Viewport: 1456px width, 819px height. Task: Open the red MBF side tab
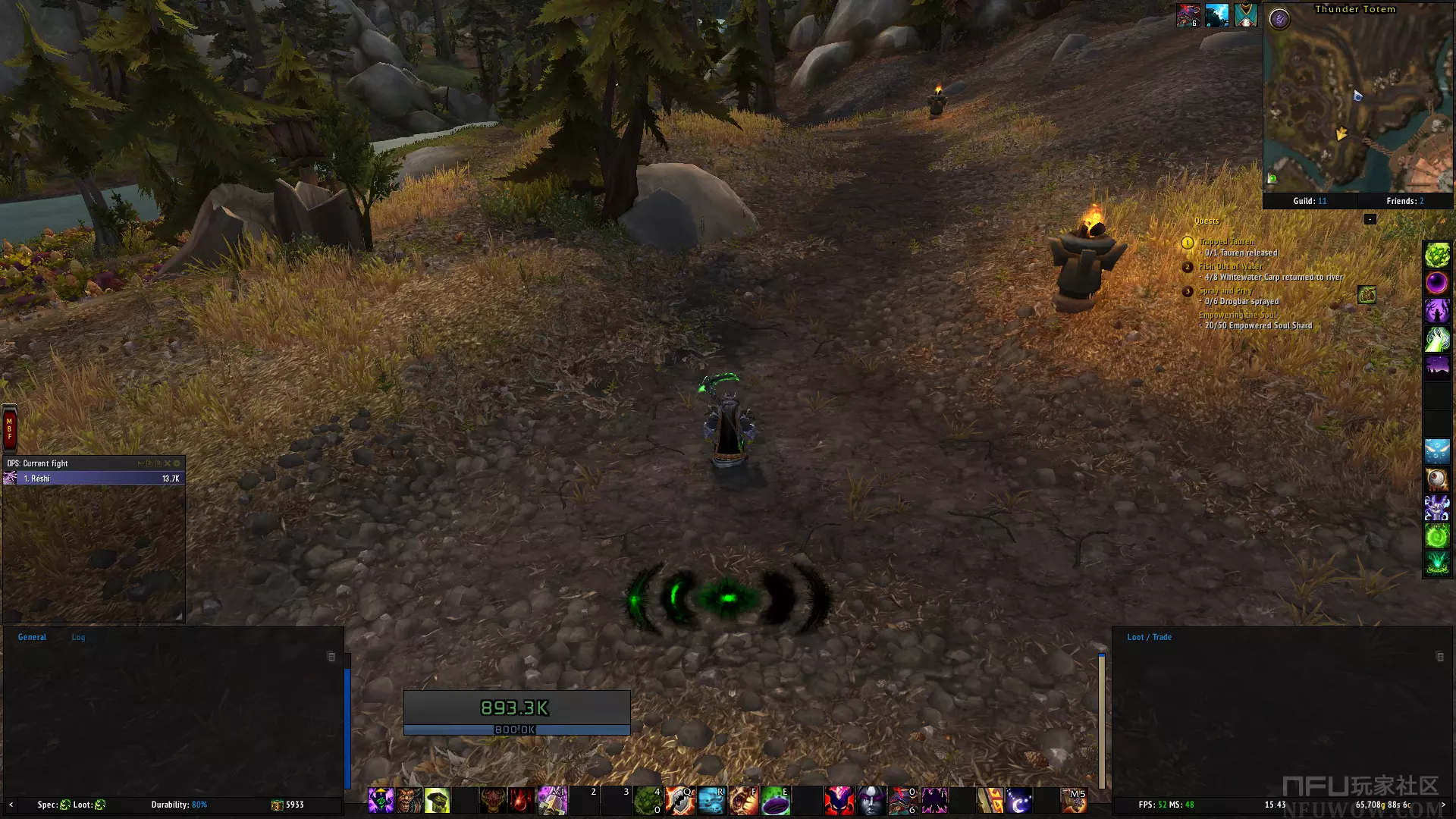pyautogui.click(x=9, y=428)
